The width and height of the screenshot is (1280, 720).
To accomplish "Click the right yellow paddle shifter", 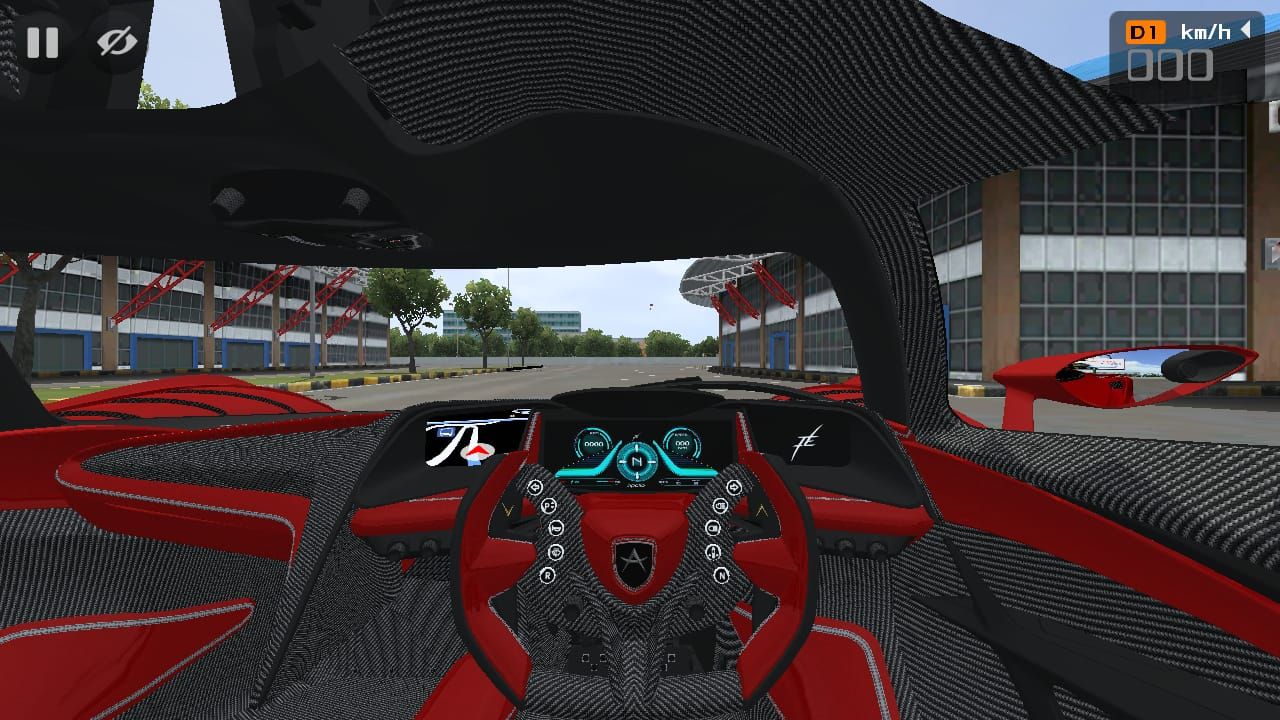I will click(x=760, y=509).
